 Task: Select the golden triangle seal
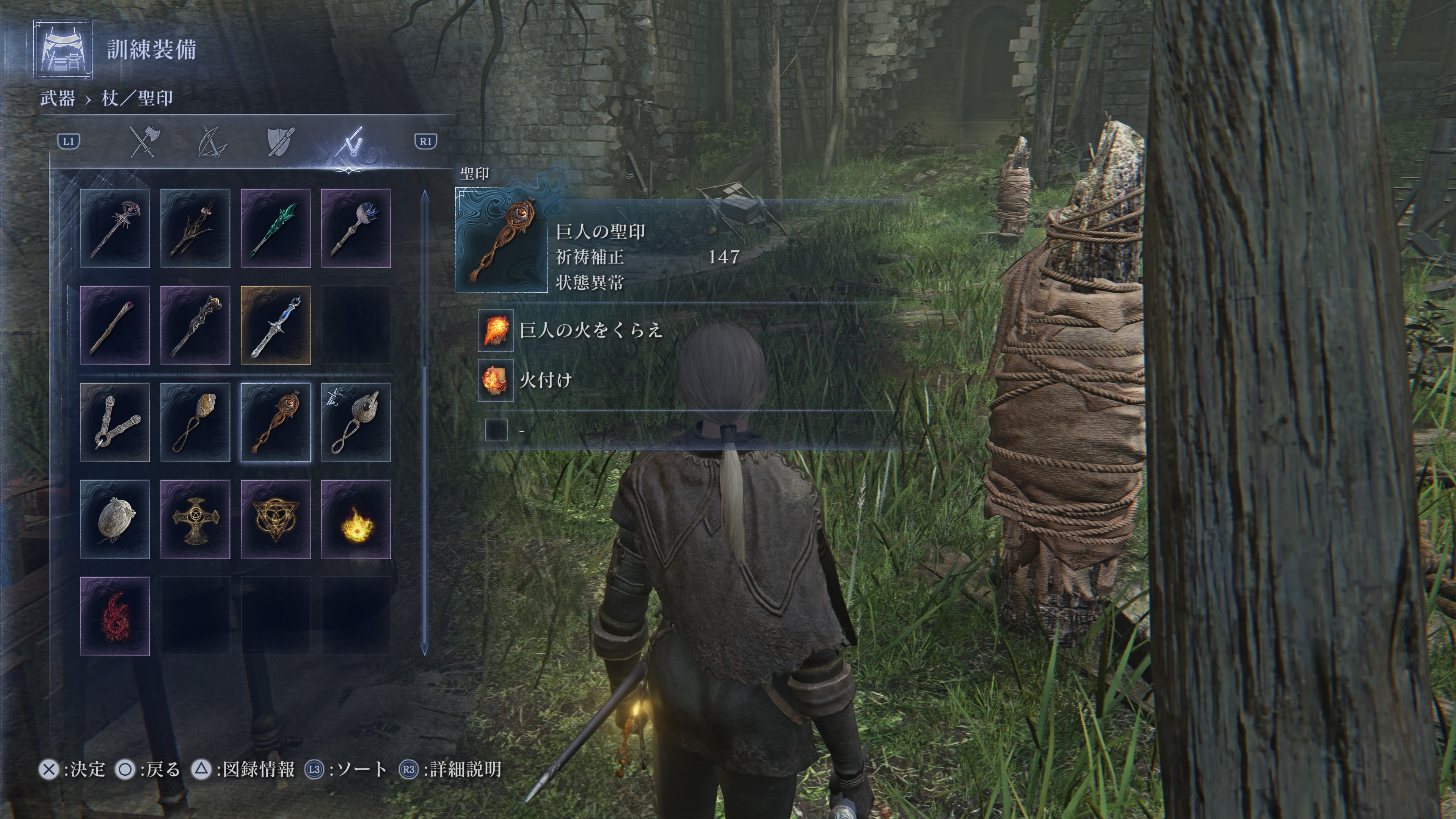(x=275, y=519)
